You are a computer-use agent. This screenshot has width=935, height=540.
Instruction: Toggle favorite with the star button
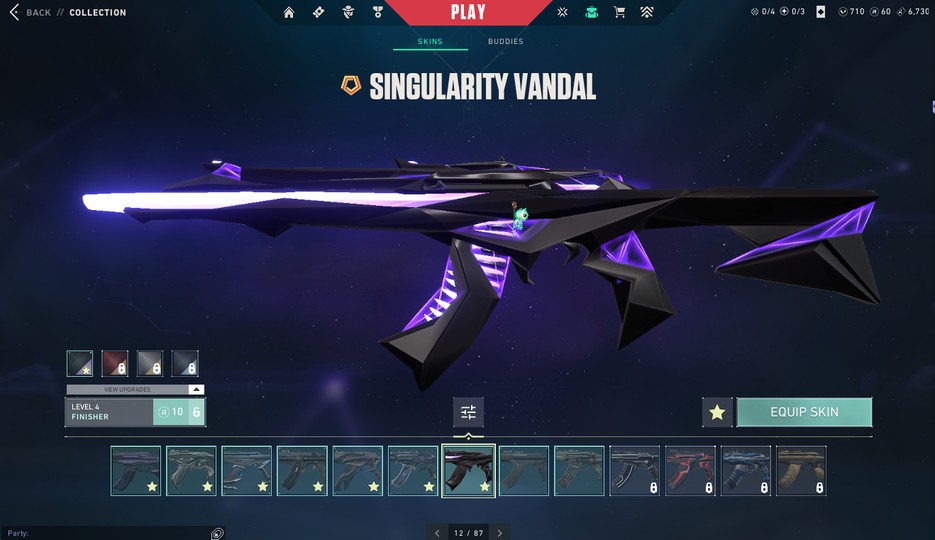click(717, 412)
